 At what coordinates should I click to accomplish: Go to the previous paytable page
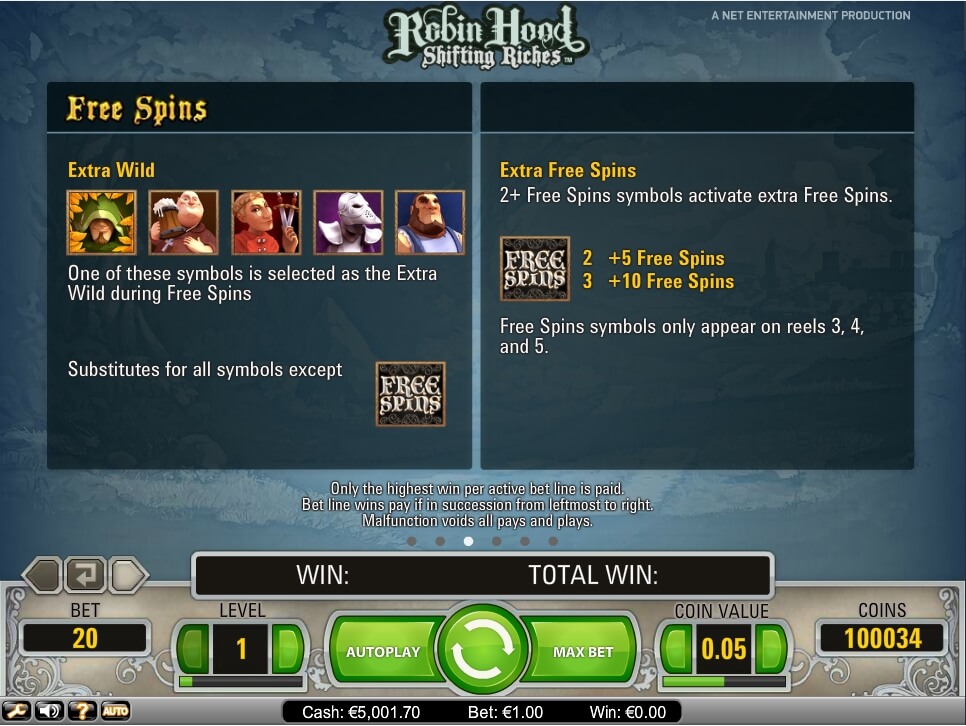pyautogui.click(x=42, y=575)
